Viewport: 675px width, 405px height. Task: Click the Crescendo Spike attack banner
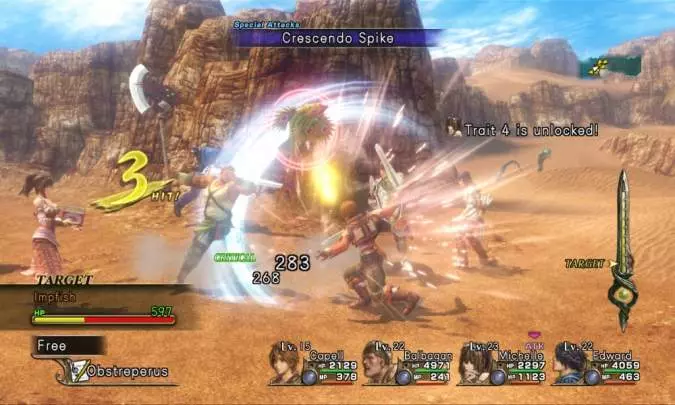336,37
